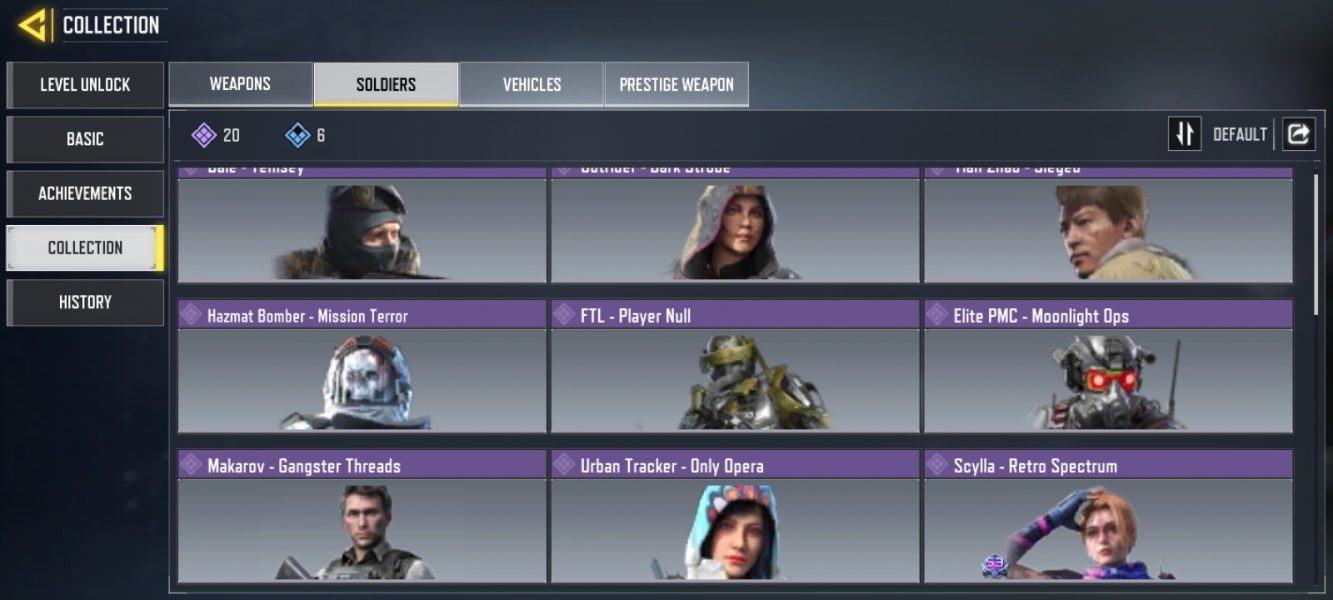1333x600 pixels.
Task: Switch to the Weapons tab
Action: click(240, 84)
